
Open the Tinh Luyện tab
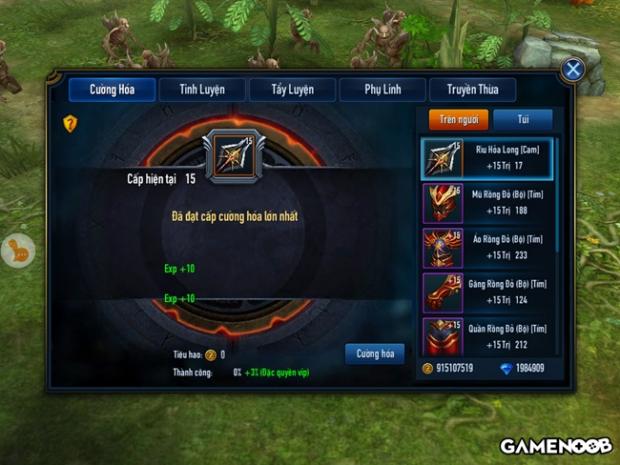click(x=202, y=90)
